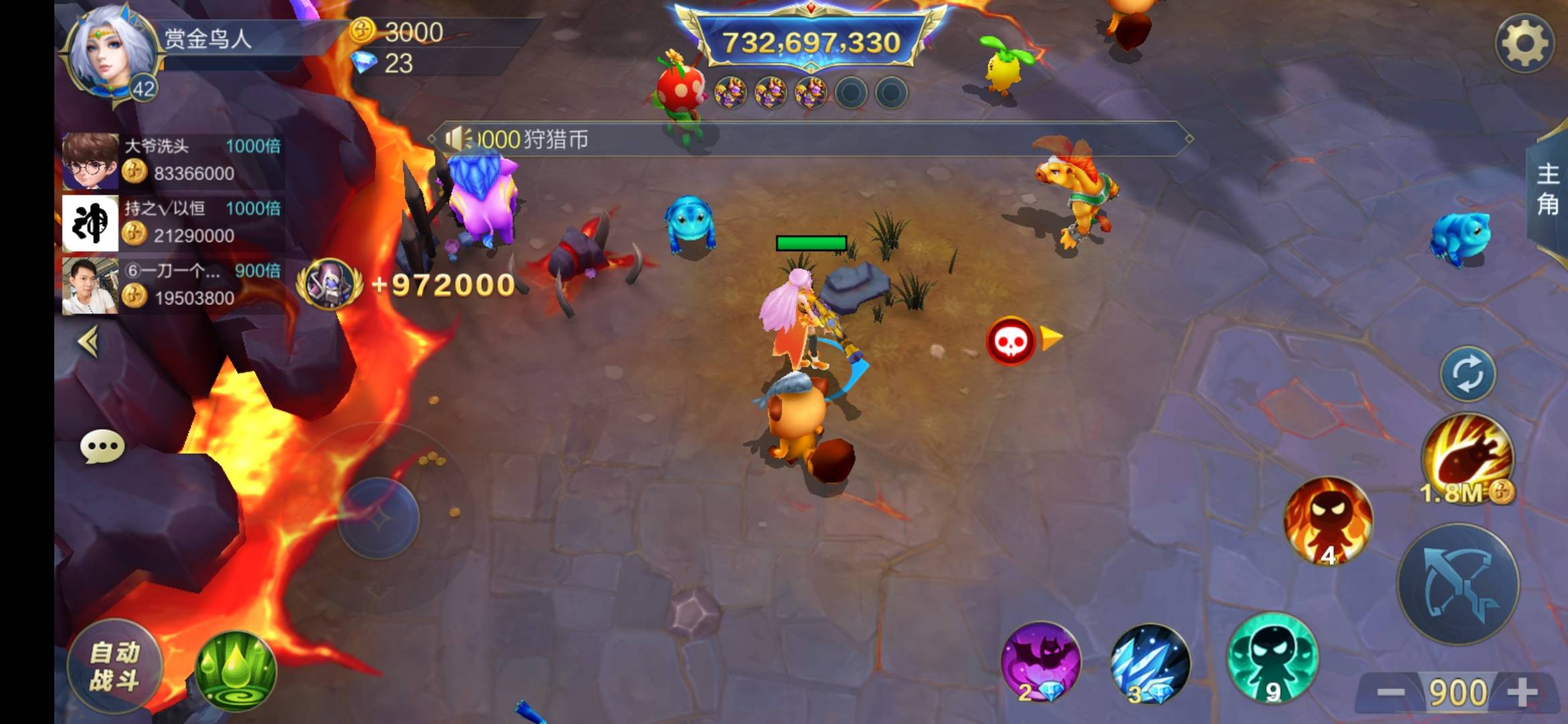The image size is (1568, 724).
Task: Toggle the 自动战斗 auto-battle button
Action: (x=114, y=666)
